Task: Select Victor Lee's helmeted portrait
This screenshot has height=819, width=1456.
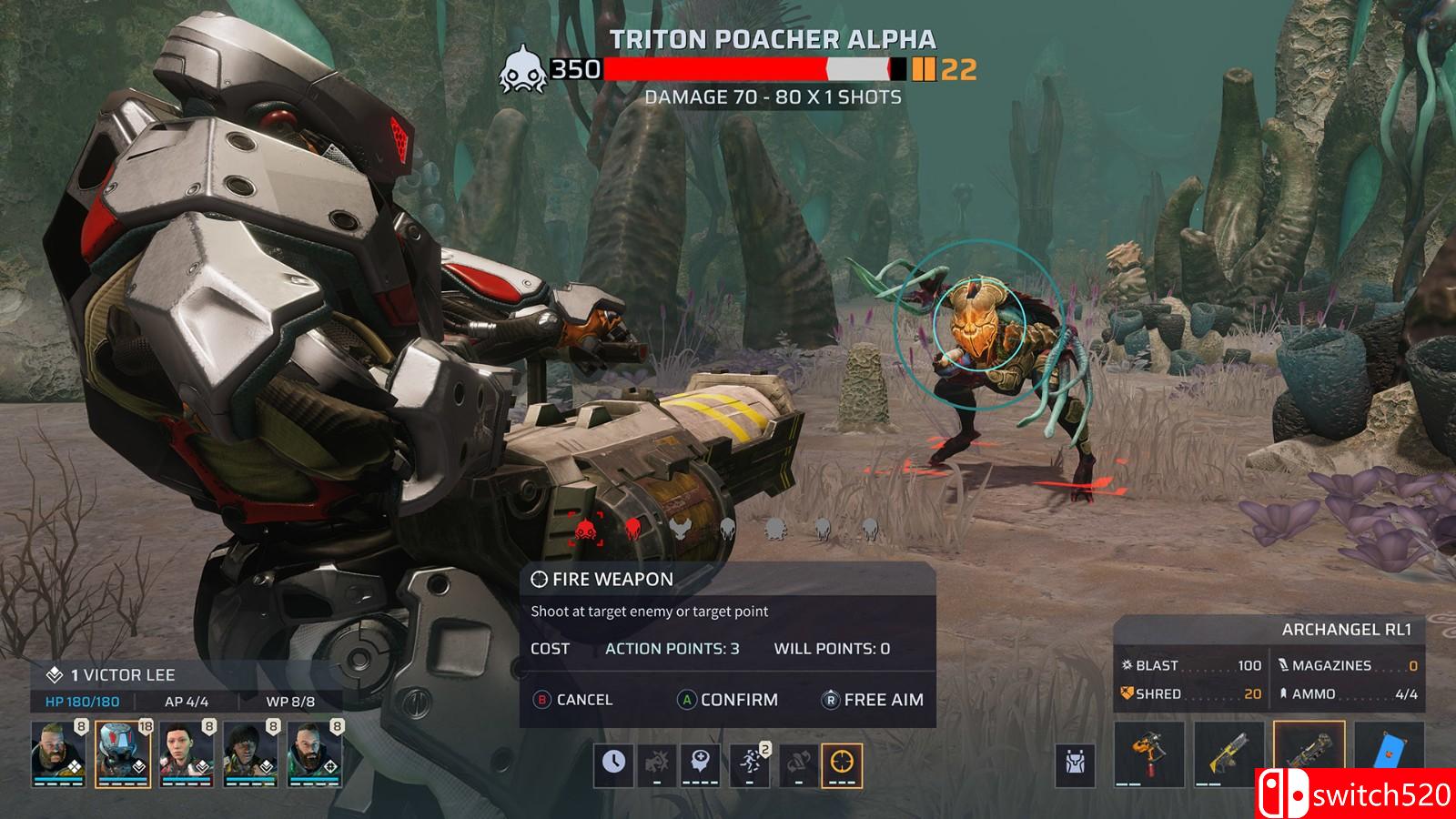Action: 123,753
